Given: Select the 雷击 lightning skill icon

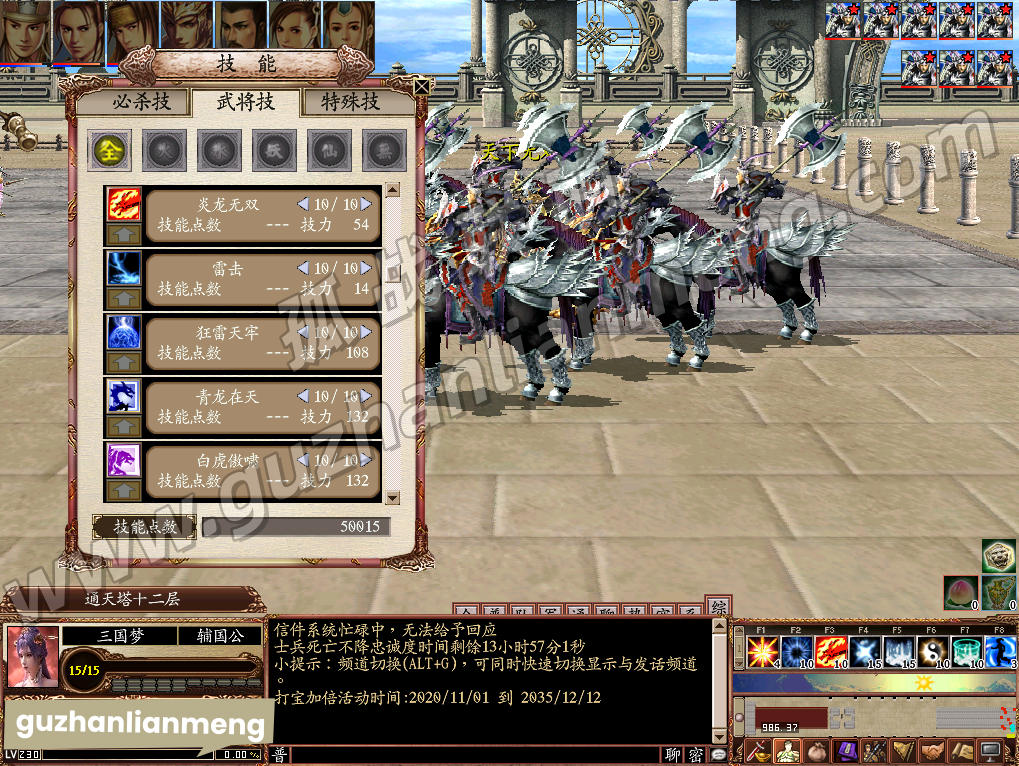Looking at the screenshot, I should [124, 268].
